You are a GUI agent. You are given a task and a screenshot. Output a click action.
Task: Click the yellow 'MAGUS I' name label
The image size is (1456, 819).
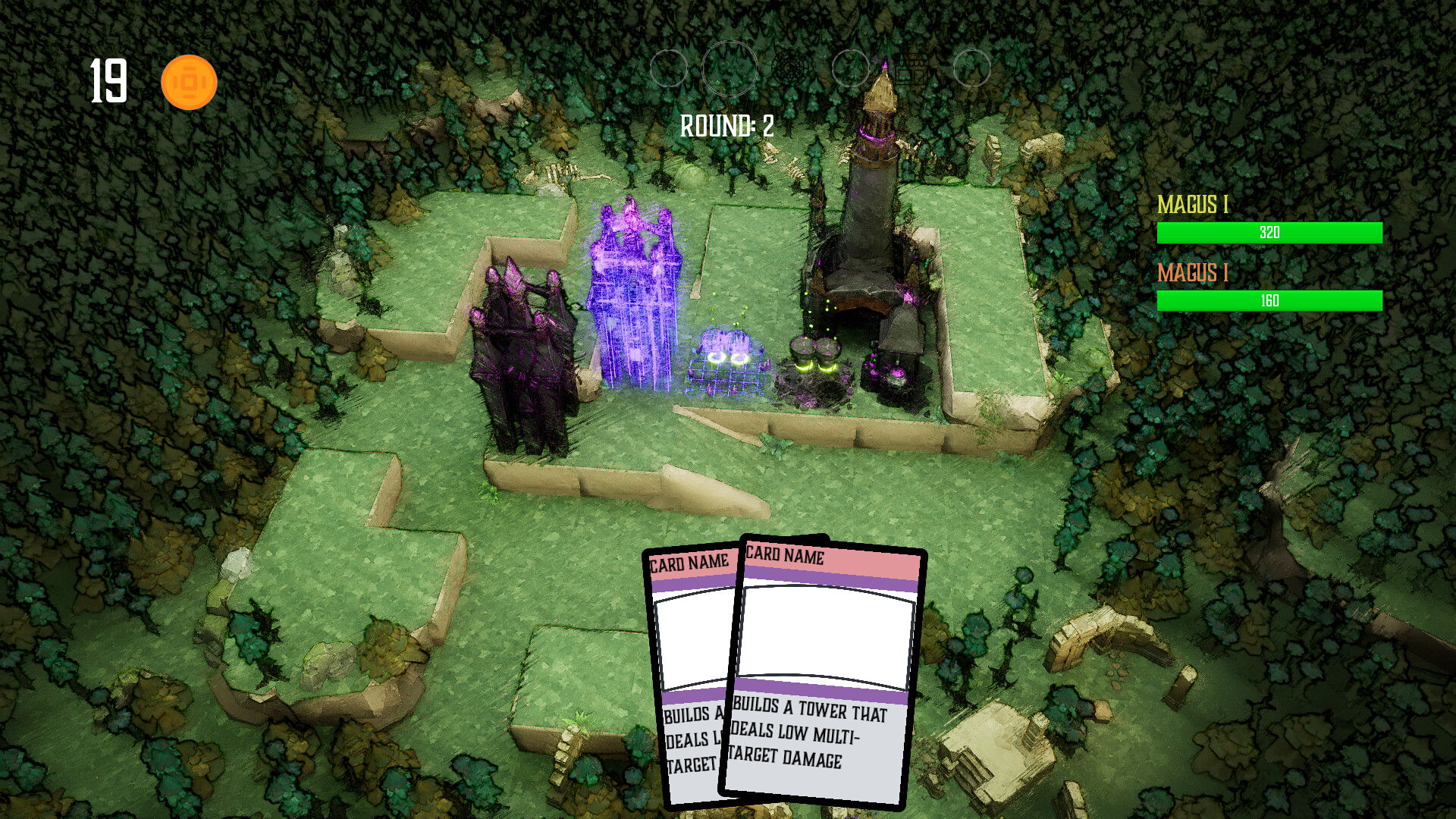pos(1194,205)
